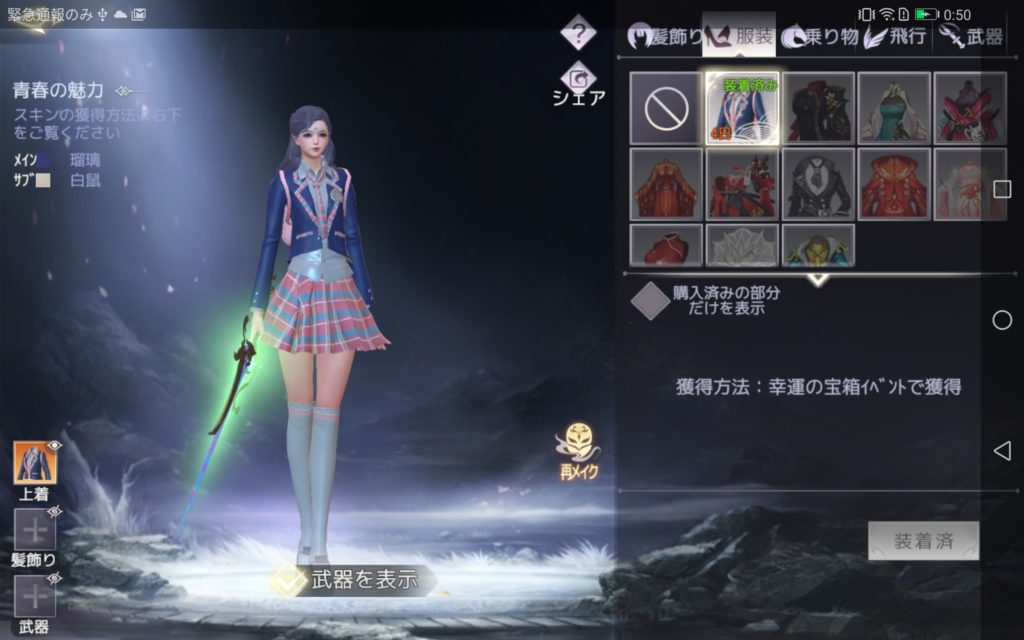Select the 服装 costume tab
The width and height of the screenshot is (1024, 640).
pyautogui.click(x=740, y=37)
